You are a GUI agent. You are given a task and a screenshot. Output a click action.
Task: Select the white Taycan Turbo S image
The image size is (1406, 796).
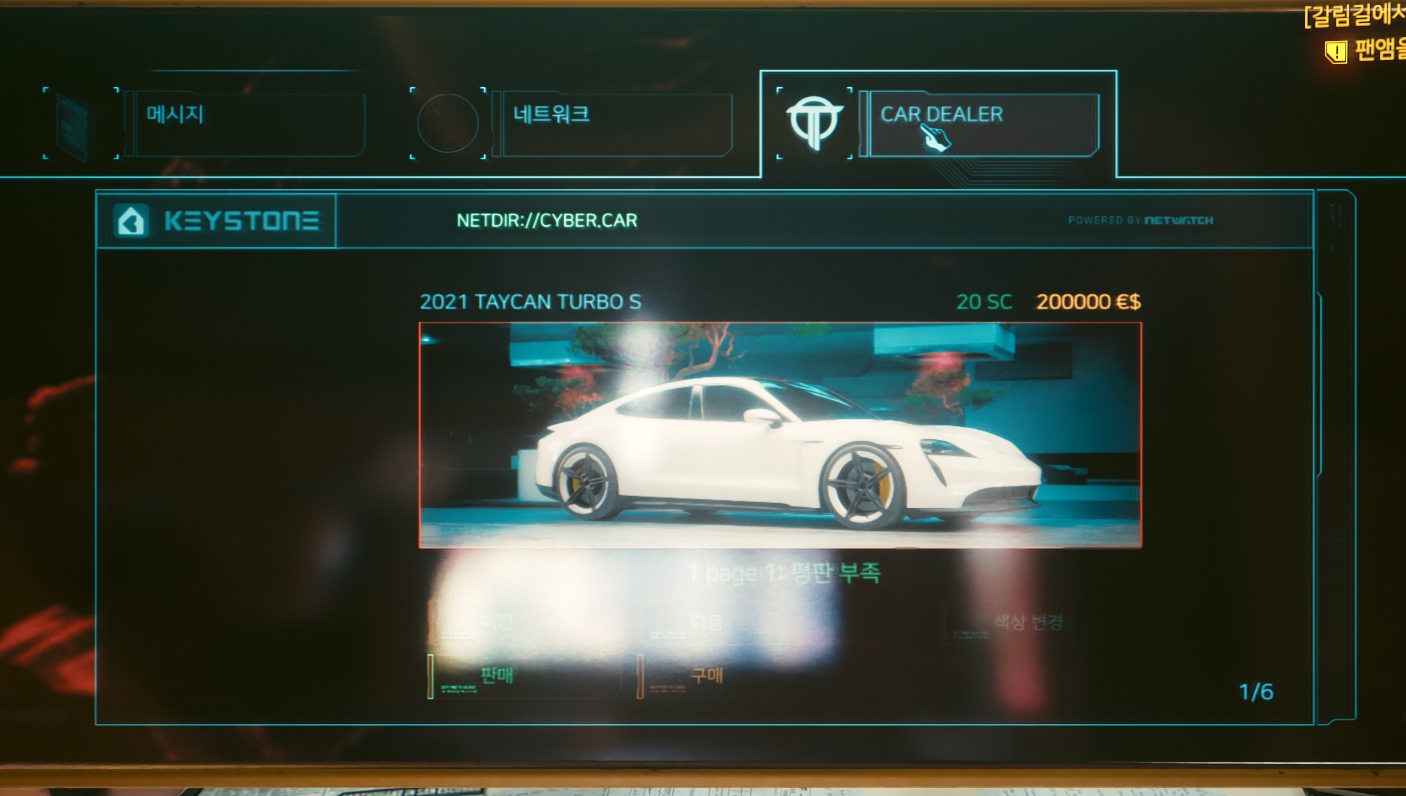click(x=779, y=435)
